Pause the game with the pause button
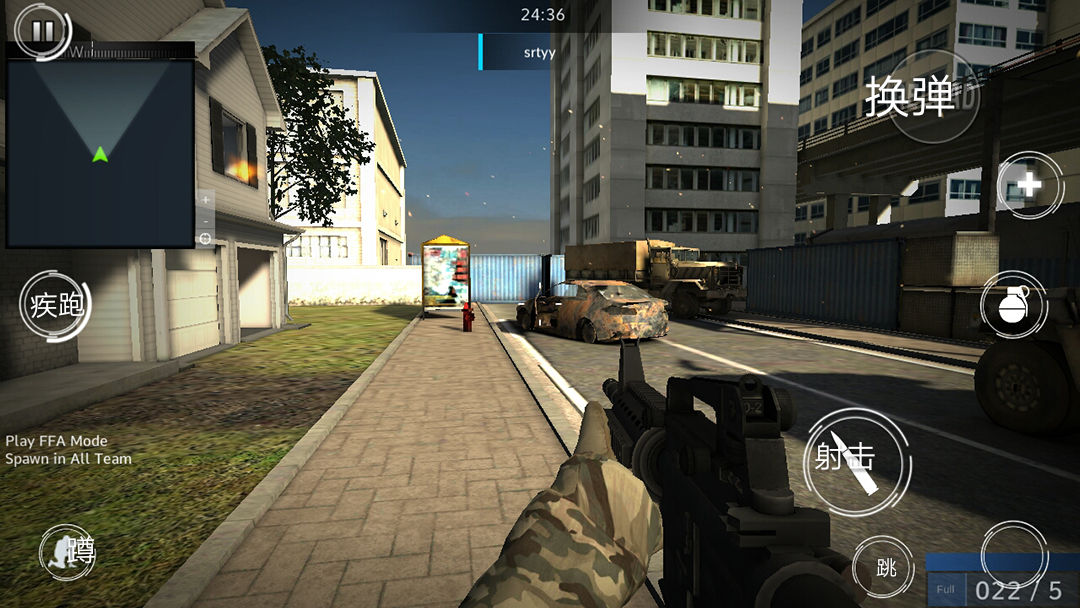This screenshot has width=1080, height=608. [43, 31]
